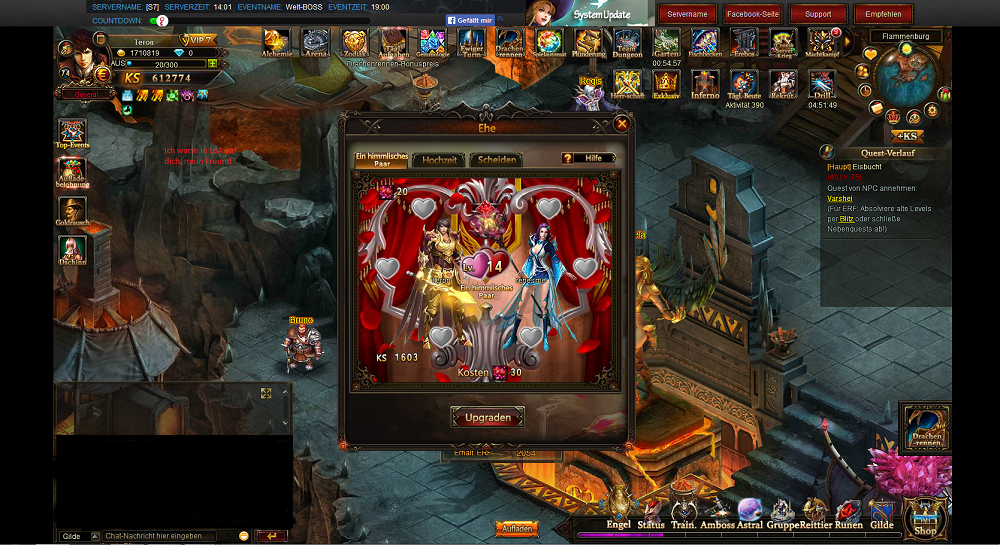Open the Top-Events panel
The width and height of the screenshot is (1000, 545).
click(x=72, y=135)
